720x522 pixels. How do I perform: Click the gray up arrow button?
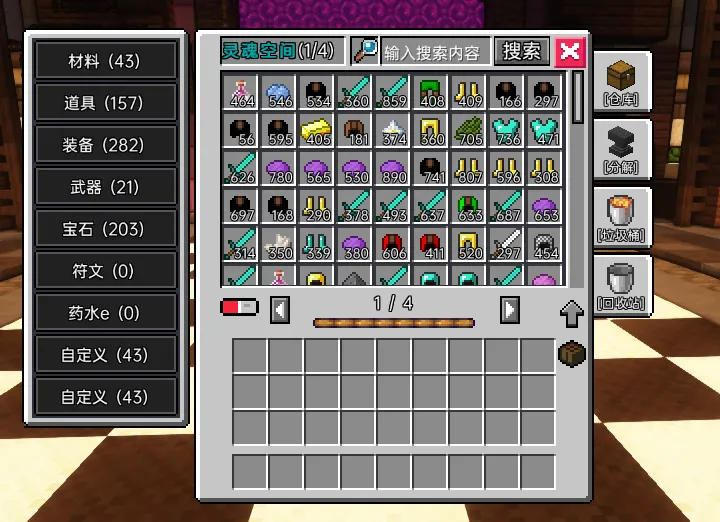[x=571, y=314]
